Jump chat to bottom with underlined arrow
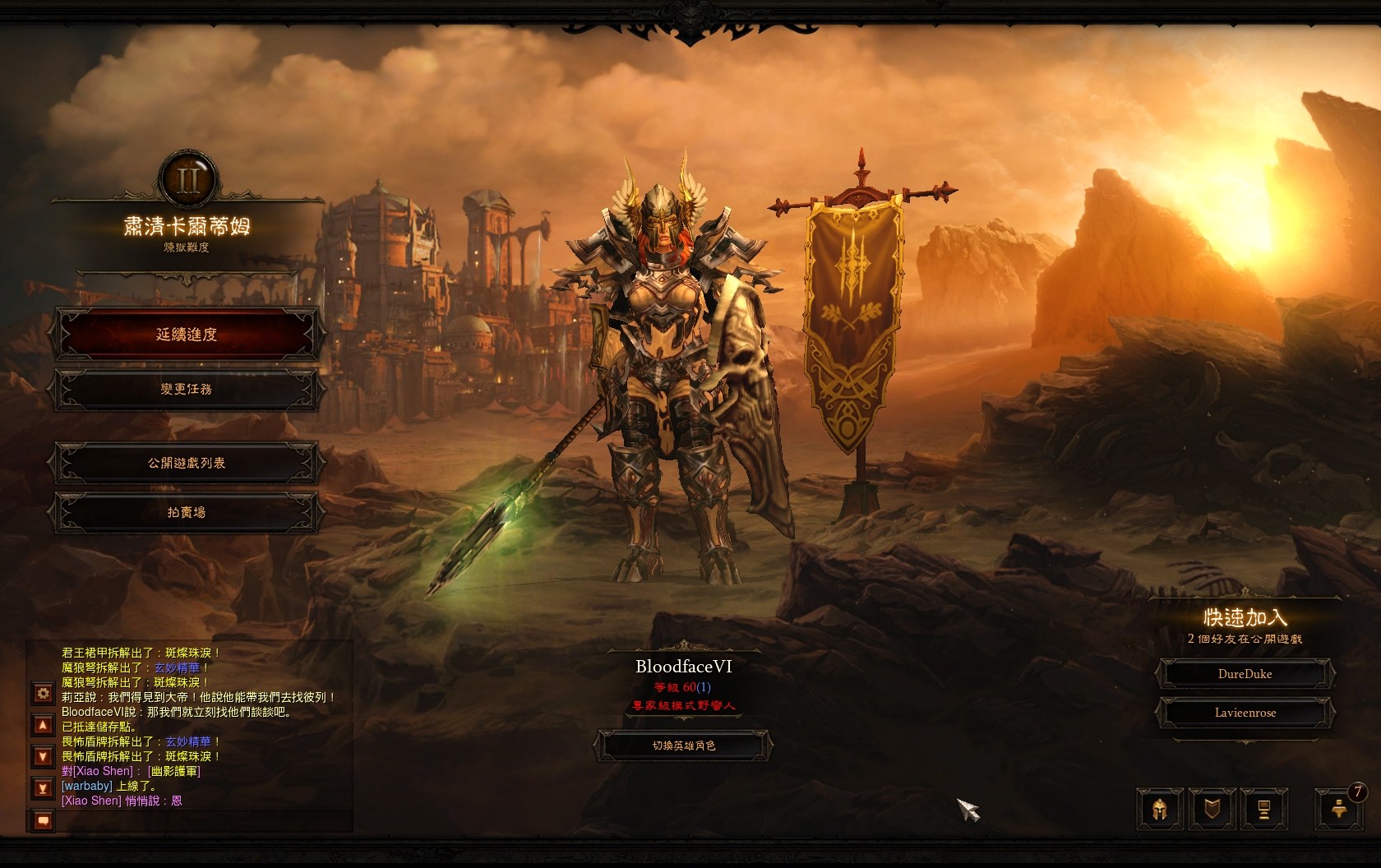 click(x=43, y=788)
